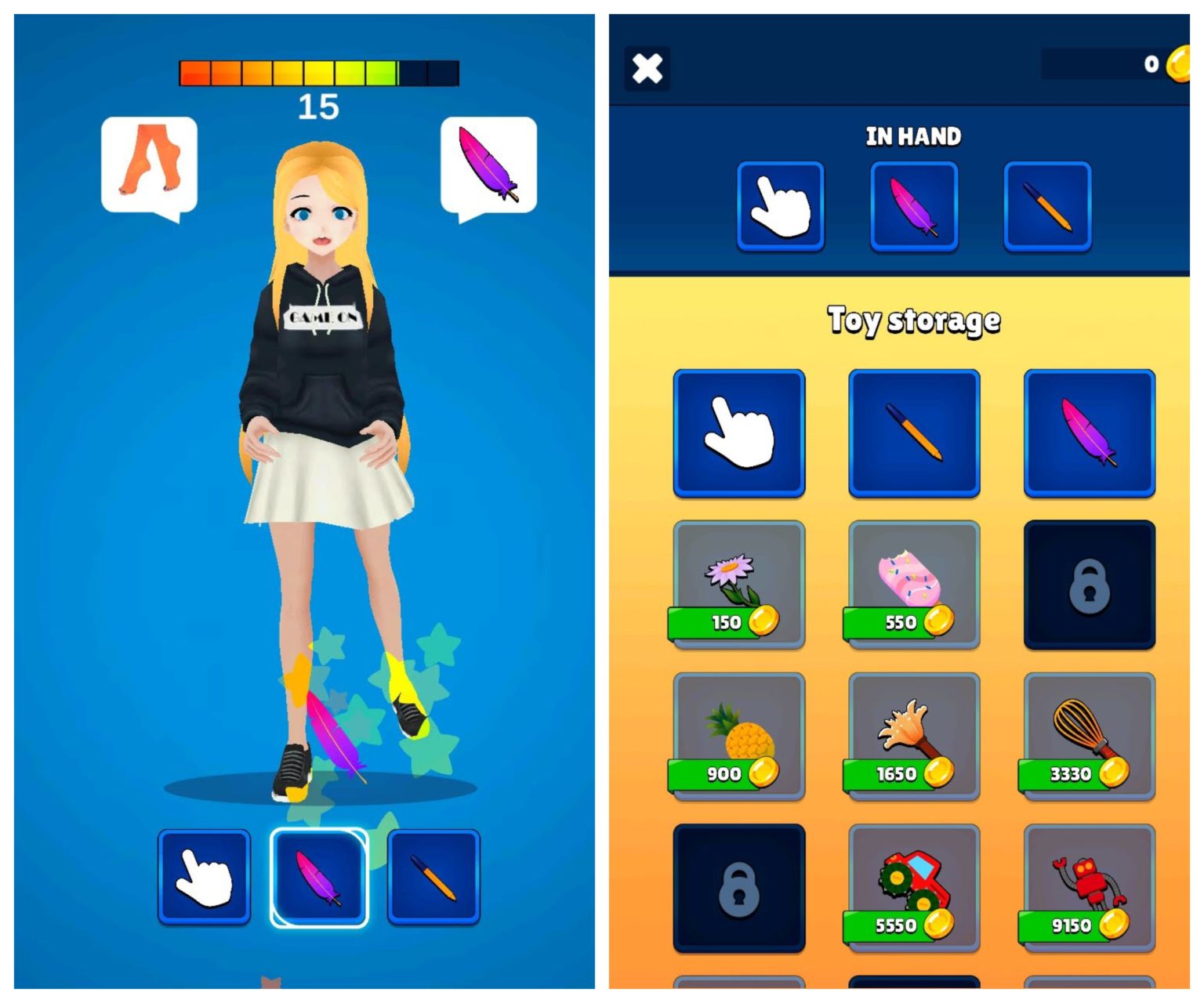Image resolution: width=1204 pixels, height=1003 pixels.
Task: Choose the pen tile under Toy storage
Action: [914, 433]
